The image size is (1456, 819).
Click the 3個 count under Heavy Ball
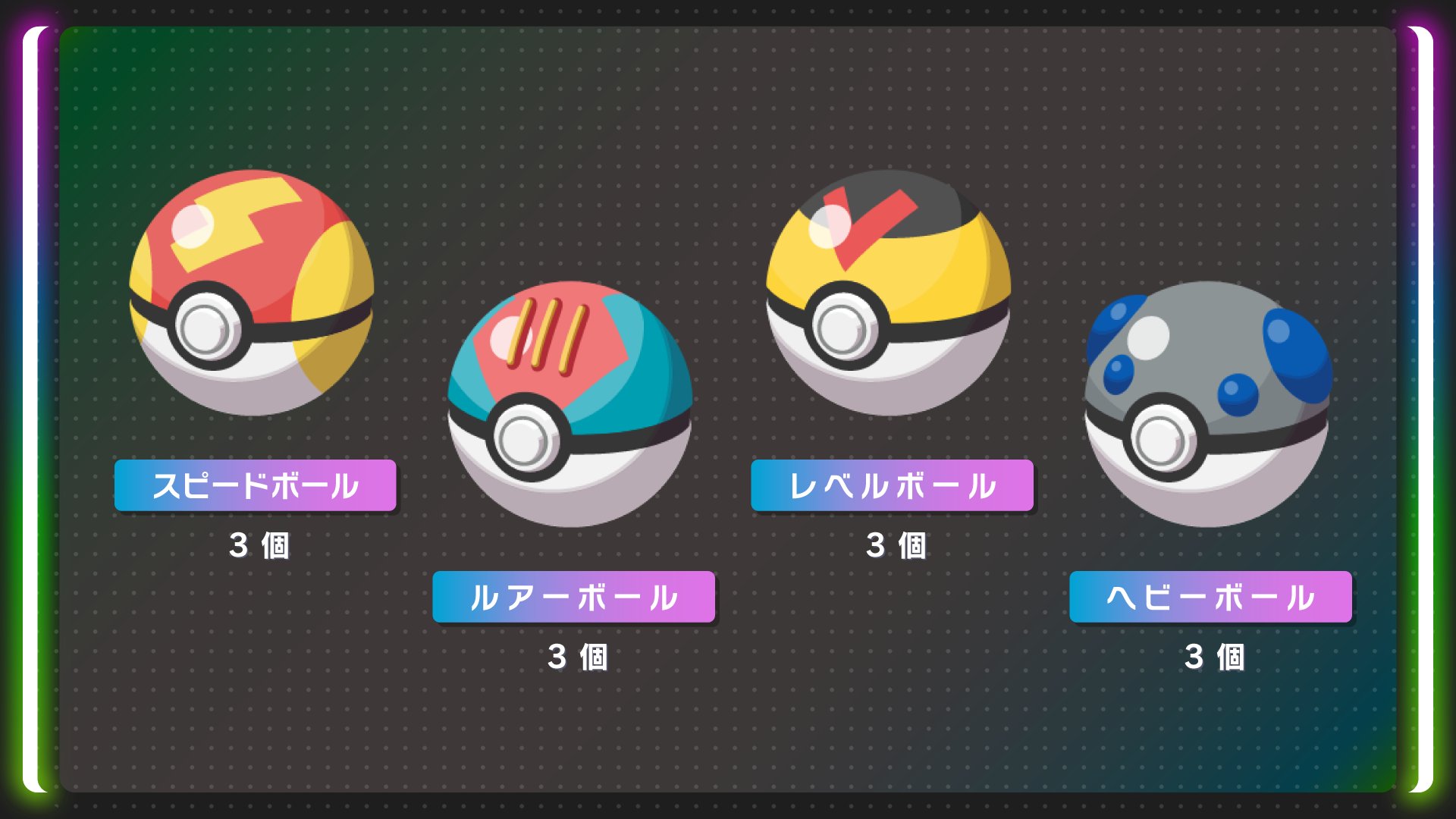point(1216,657)
